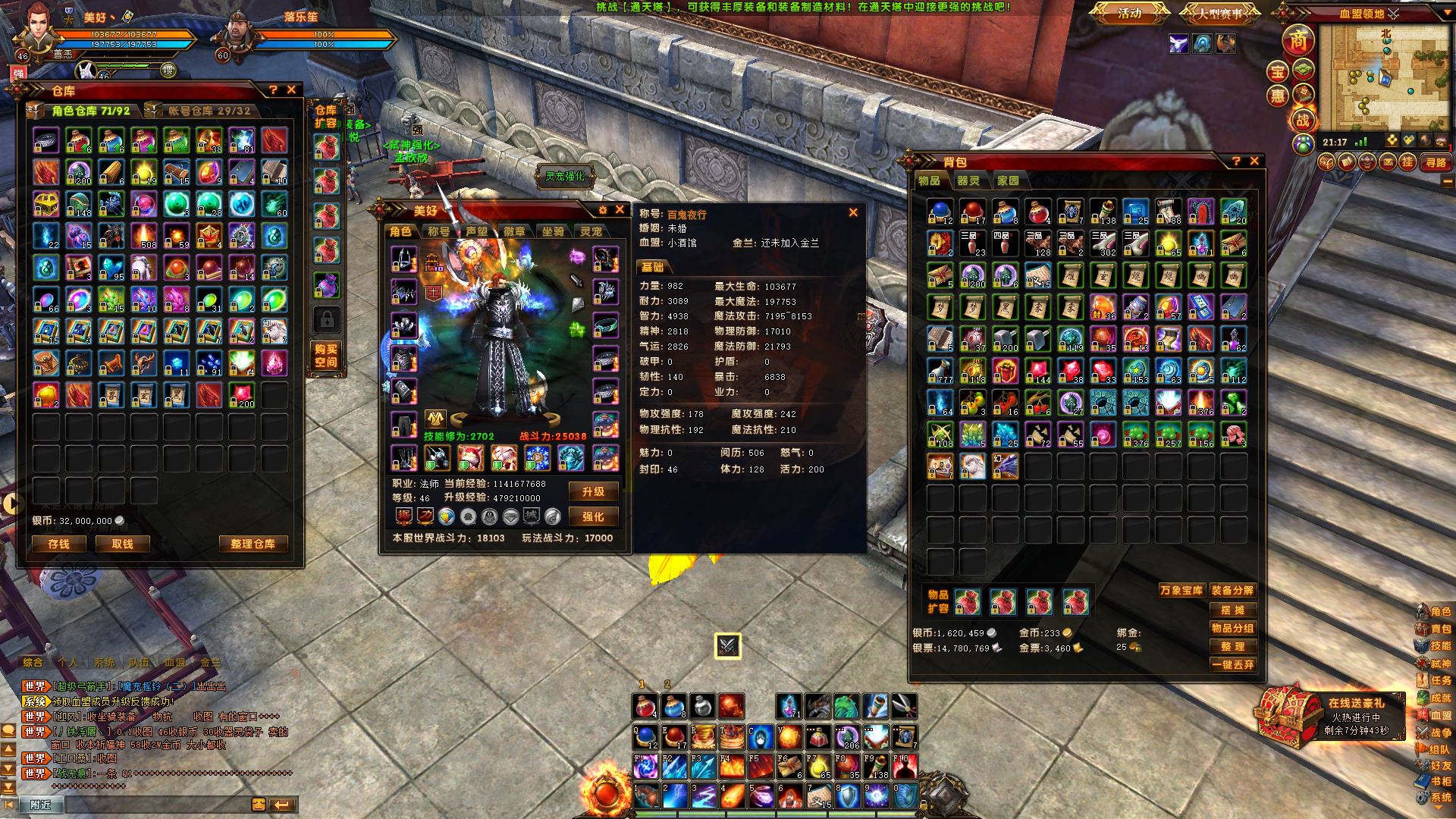1456x819 pixels.
Task: Click the 一键丢弃 discard-all button
Action: point(1232,664)
